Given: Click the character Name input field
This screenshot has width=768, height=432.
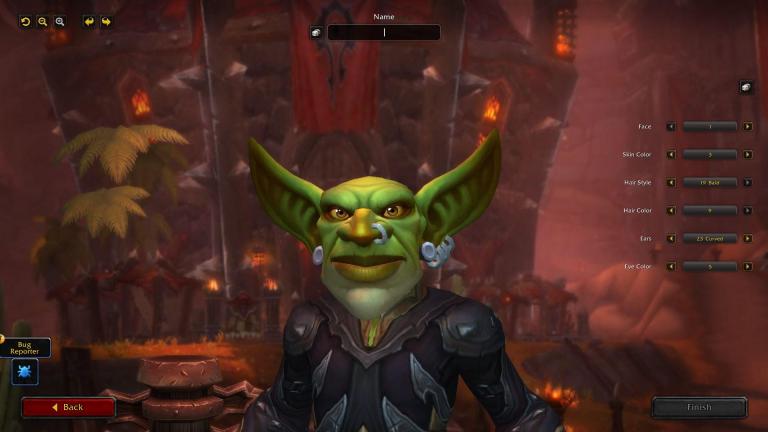Looking at the screenshot, I should point(384,32).
